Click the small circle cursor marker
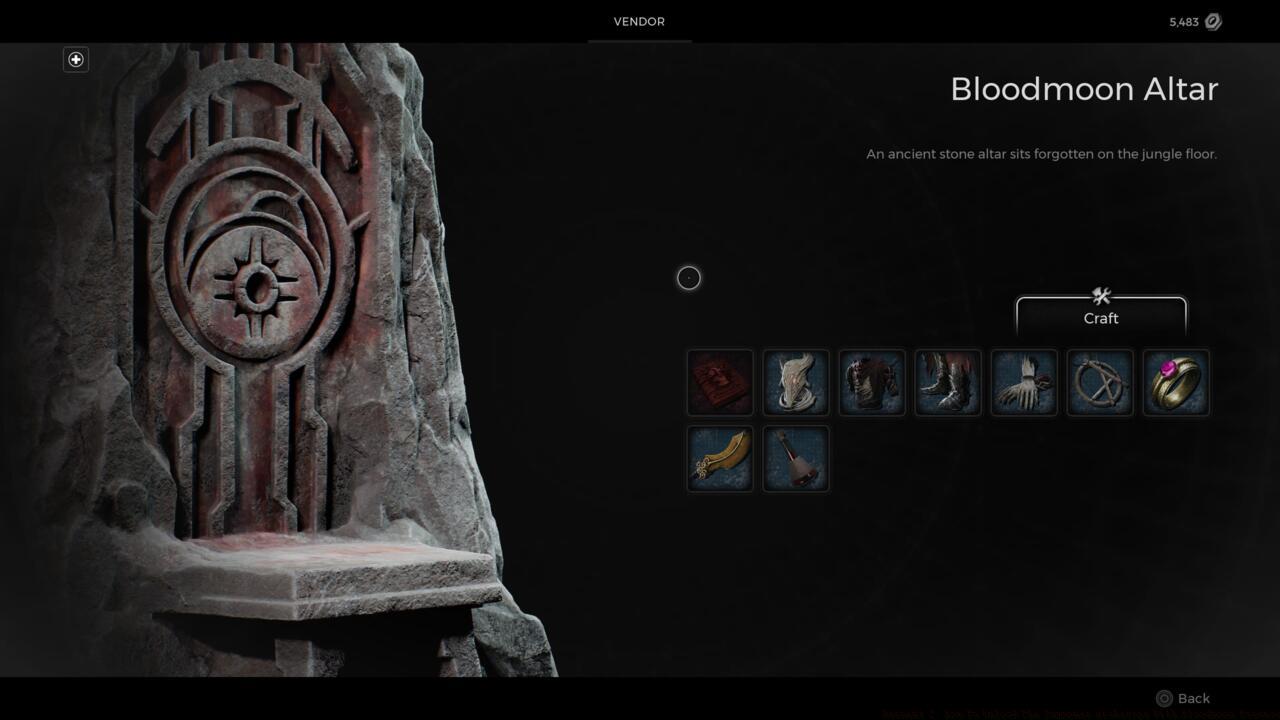Image resolution: width=1280 pixels, height=720 pixels. (688, 278)
